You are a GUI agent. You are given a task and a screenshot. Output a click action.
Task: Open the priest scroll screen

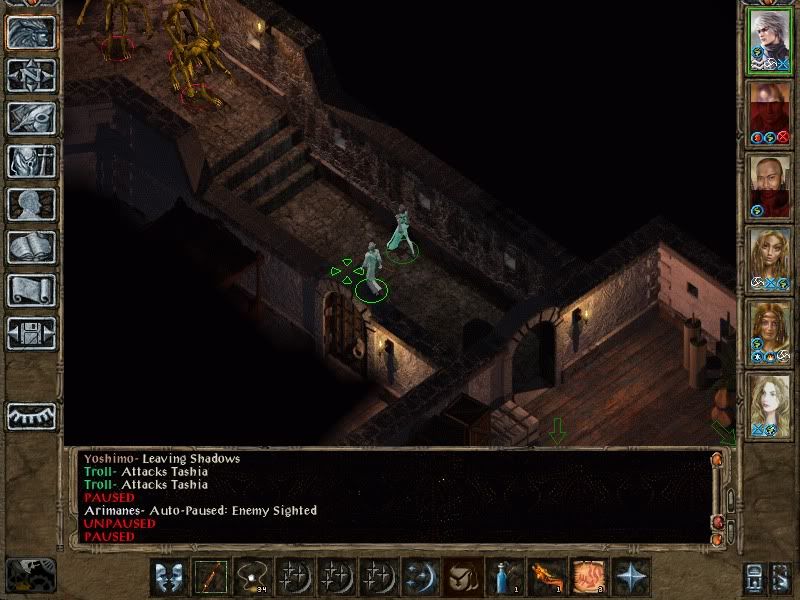point(31,290)
